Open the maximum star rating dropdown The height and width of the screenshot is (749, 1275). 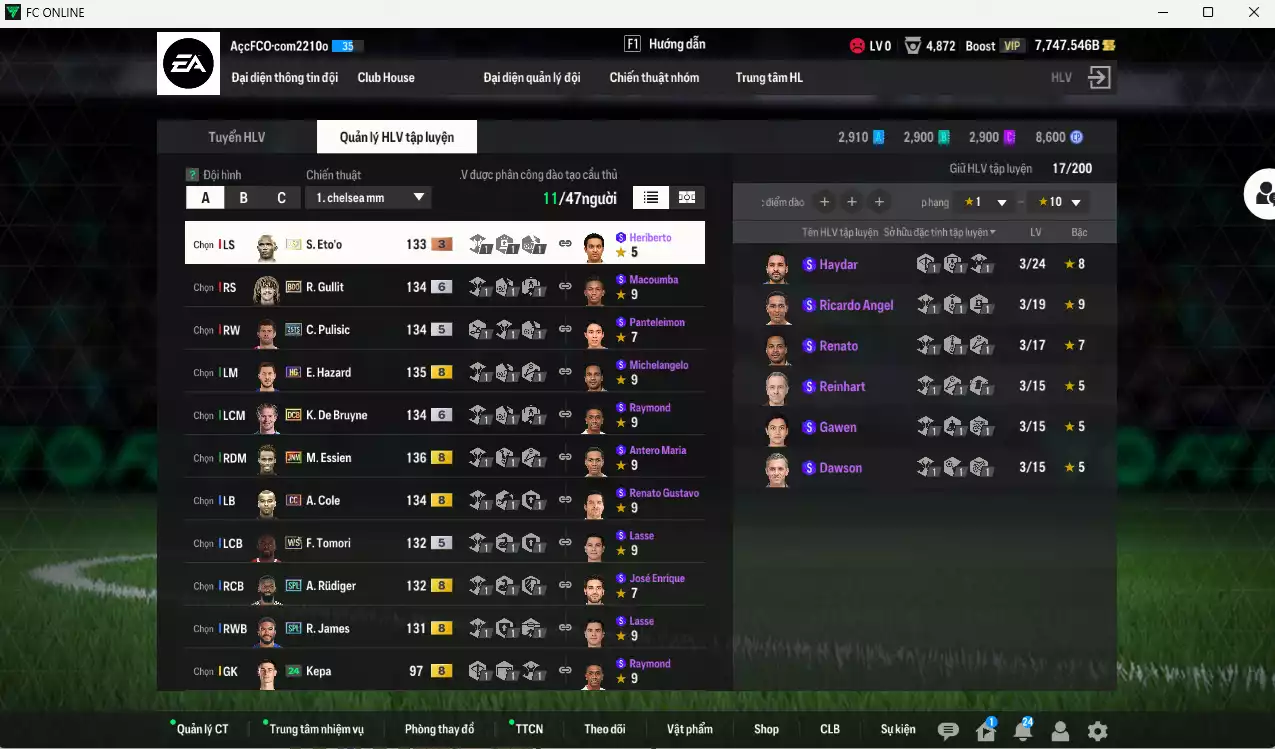pos(1059,202)
